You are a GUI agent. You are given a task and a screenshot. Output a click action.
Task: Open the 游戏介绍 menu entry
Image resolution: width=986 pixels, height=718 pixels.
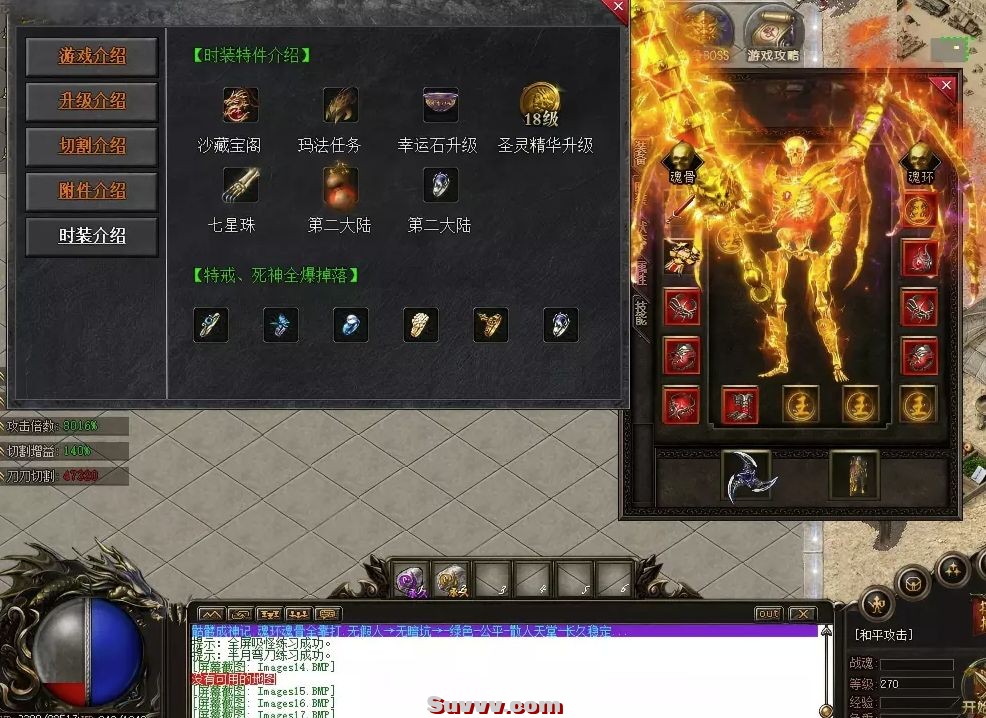click(92, 56)
